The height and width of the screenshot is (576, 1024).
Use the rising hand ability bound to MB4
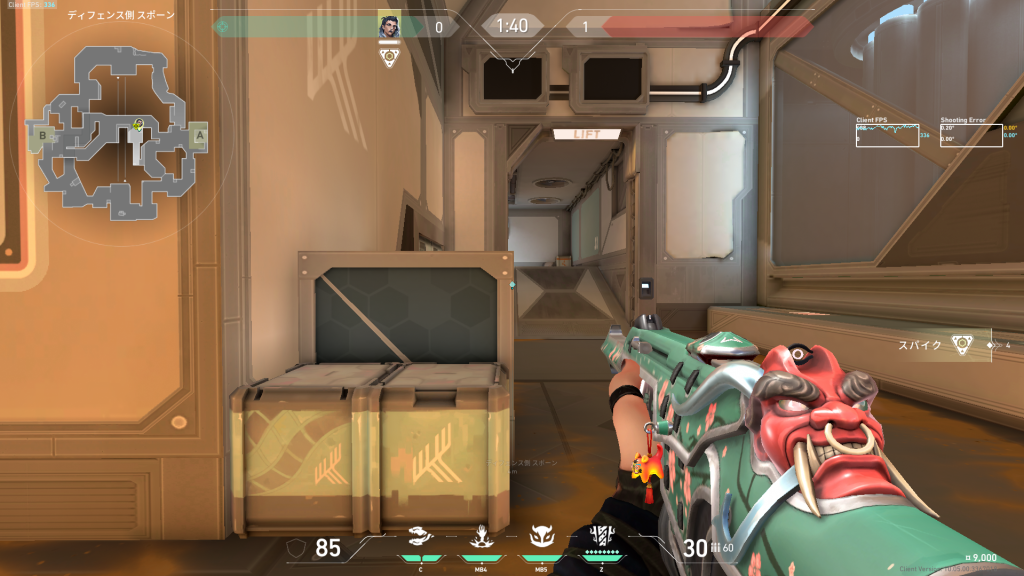click(x=481, y=536)
